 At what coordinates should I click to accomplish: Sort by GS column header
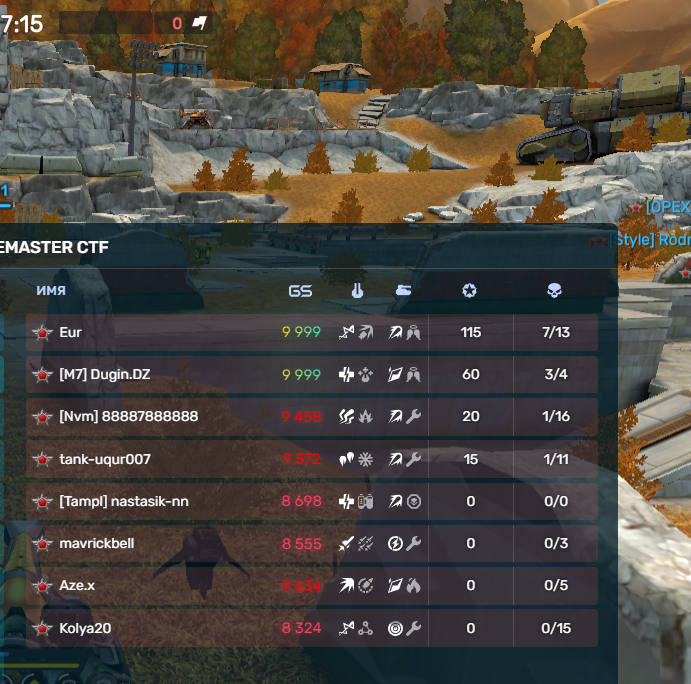pos(300,291)
